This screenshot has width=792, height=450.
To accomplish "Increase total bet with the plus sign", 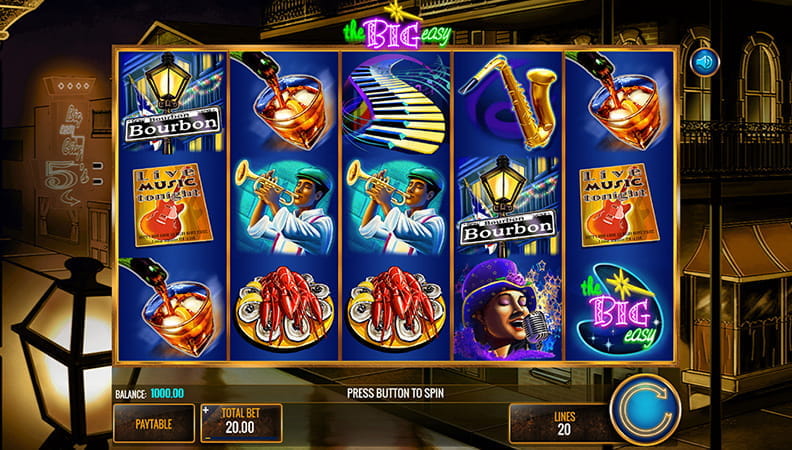I will 207,411.
